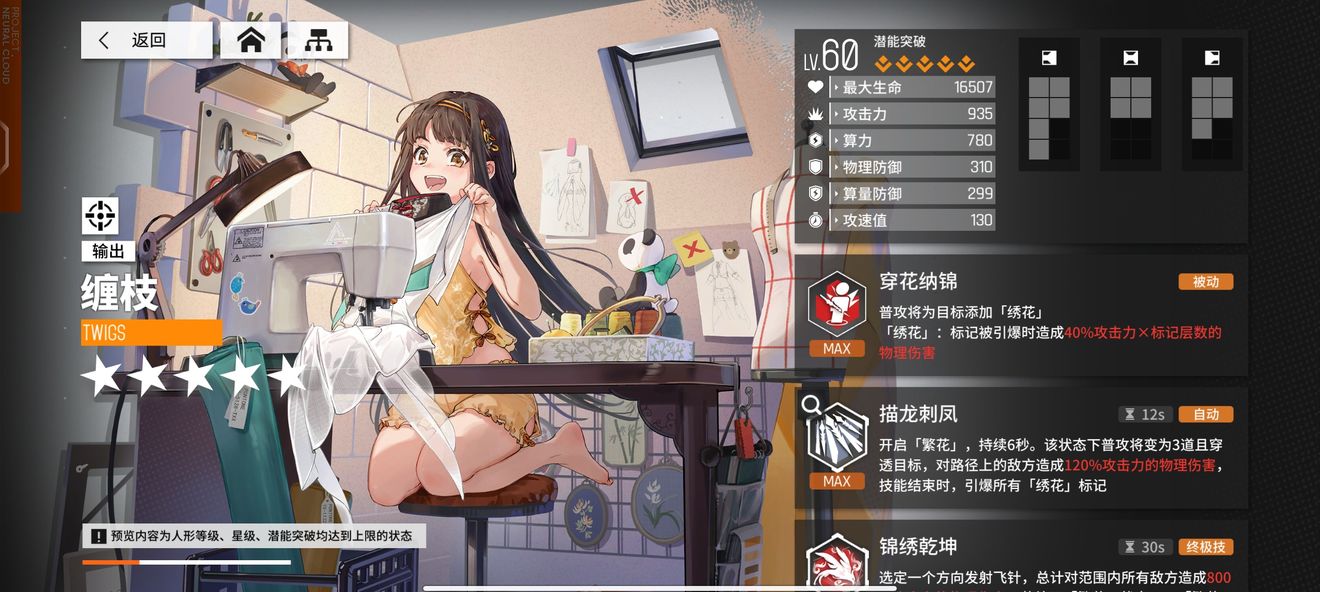Go back using the 返回 button

tap(146, 41)
